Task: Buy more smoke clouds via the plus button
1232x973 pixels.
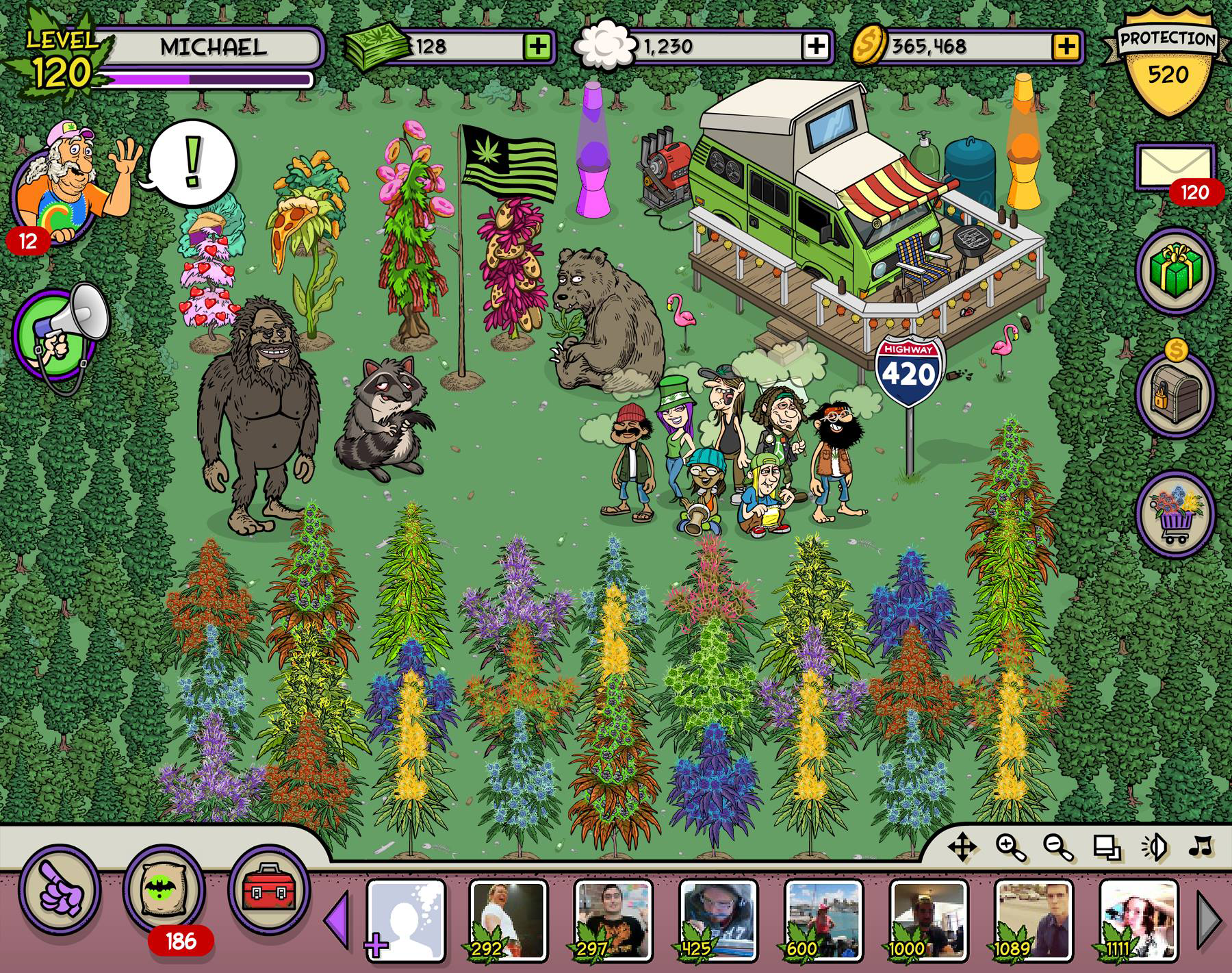Action: coord(816,47)
